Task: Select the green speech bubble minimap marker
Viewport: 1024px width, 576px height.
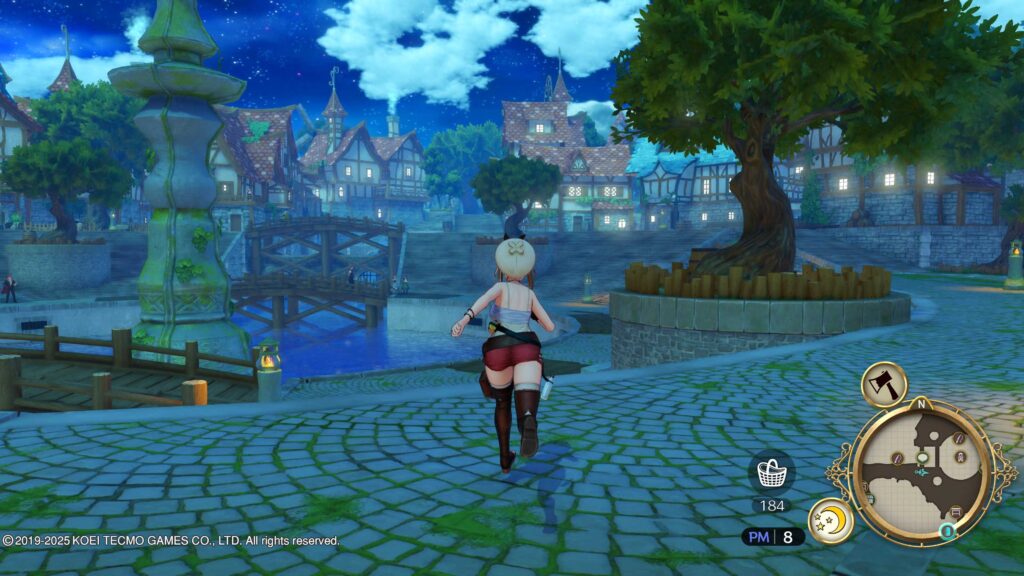Action: pyautogui.click(x=922, y=455)
